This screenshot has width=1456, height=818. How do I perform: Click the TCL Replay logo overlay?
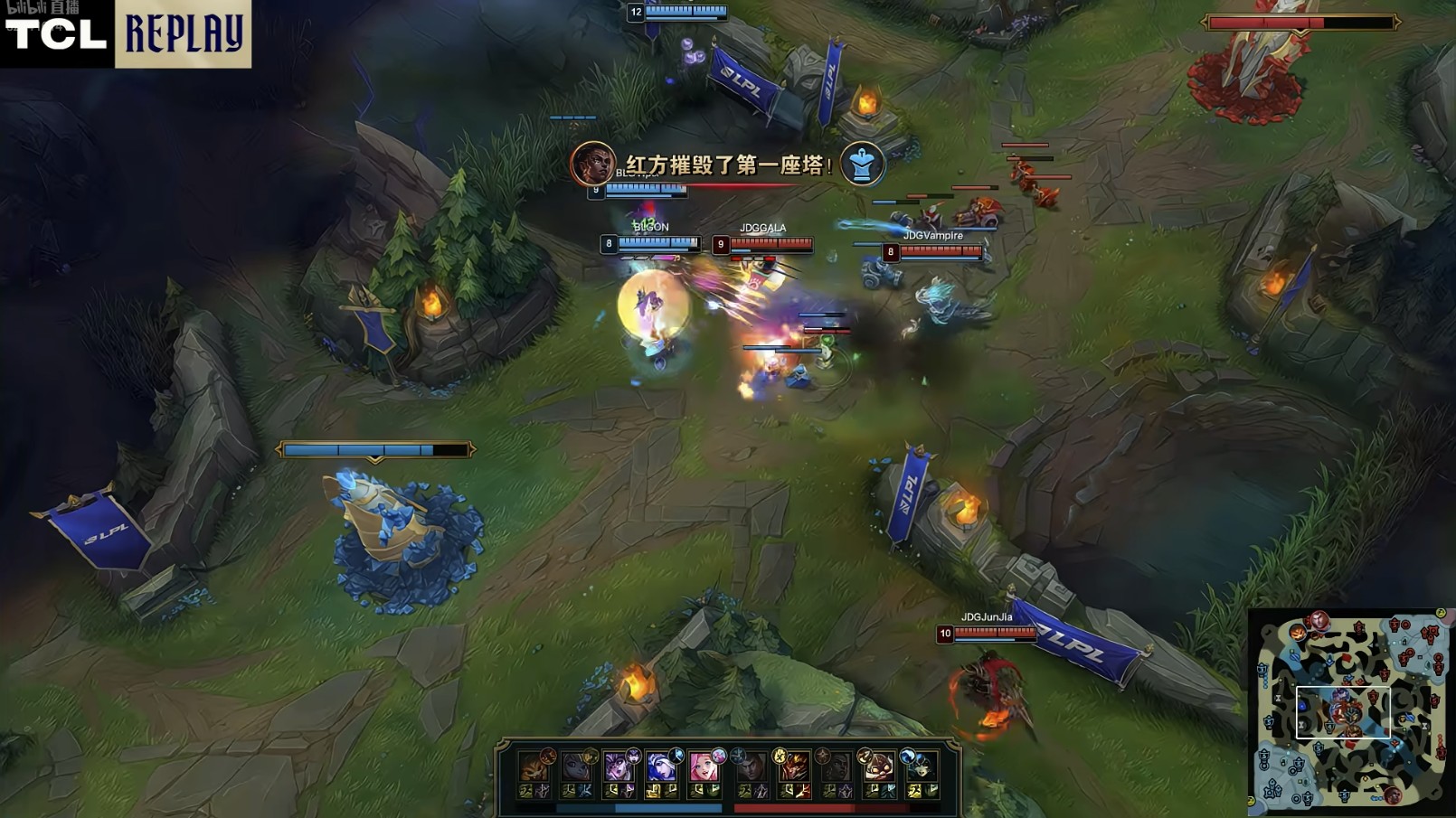point(126,33)
